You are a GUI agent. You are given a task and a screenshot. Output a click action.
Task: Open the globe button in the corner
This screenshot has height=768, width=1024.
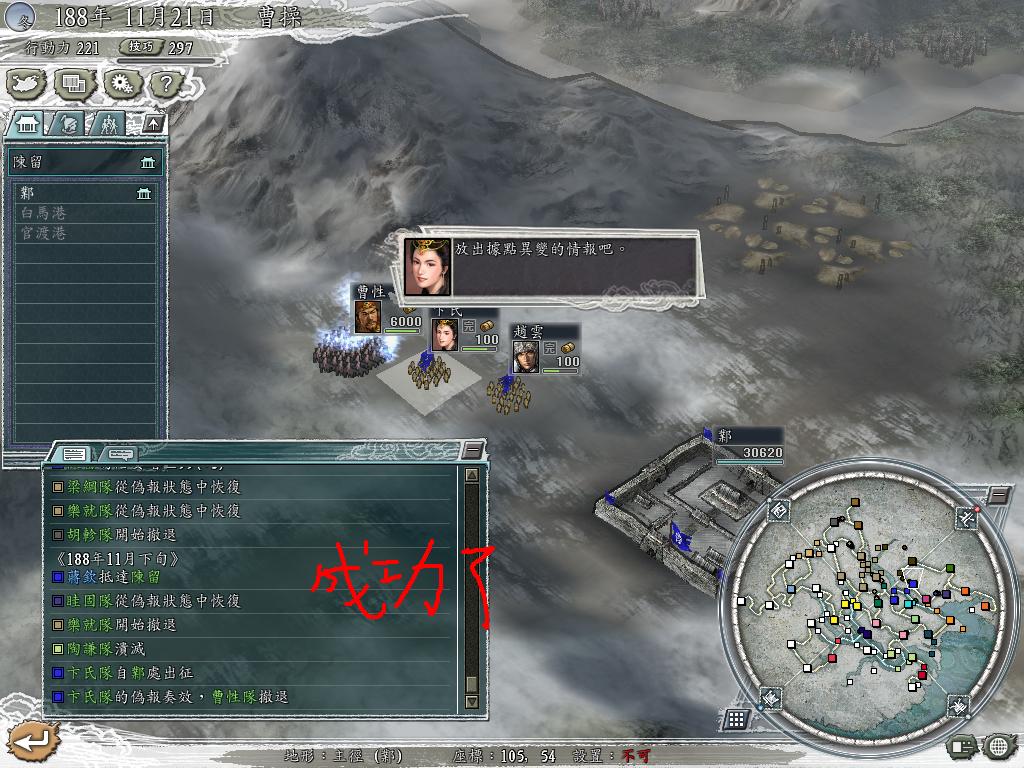[997, 745]
